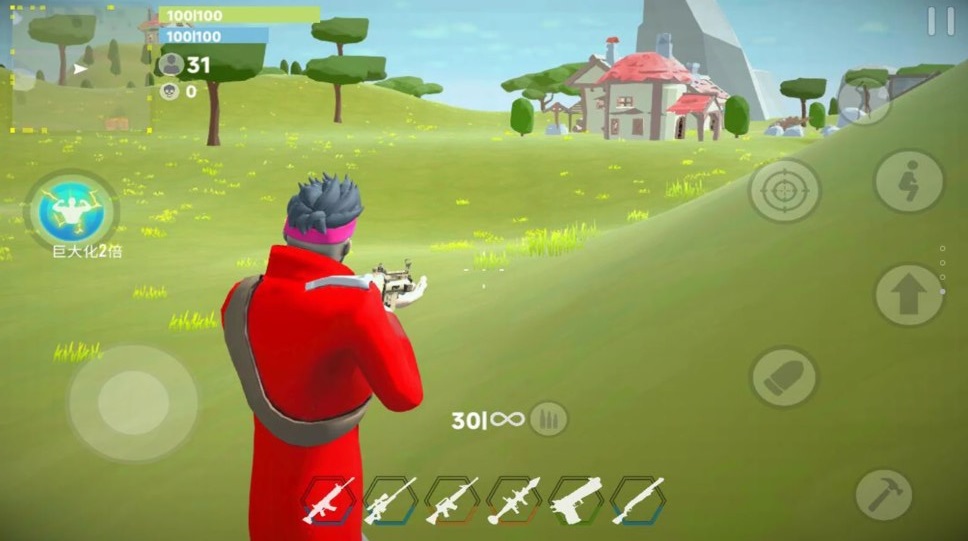Switch to the scoped sniper rifle
The image size is (968, 541).
click(390, 500)
